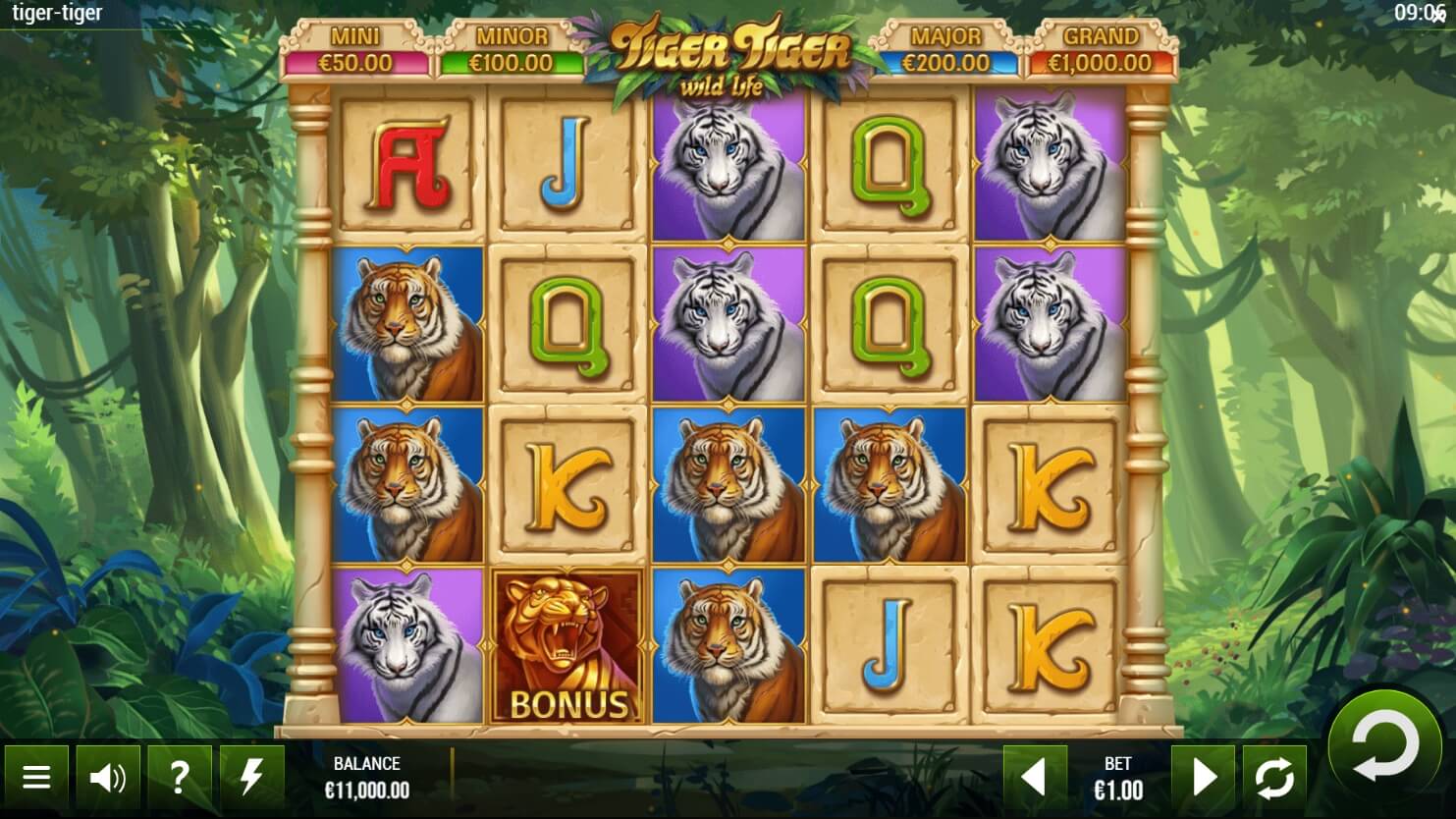1456x819 pixels.
Task: Spin the reels with the green button
Action: click(x=1384, y=745)
